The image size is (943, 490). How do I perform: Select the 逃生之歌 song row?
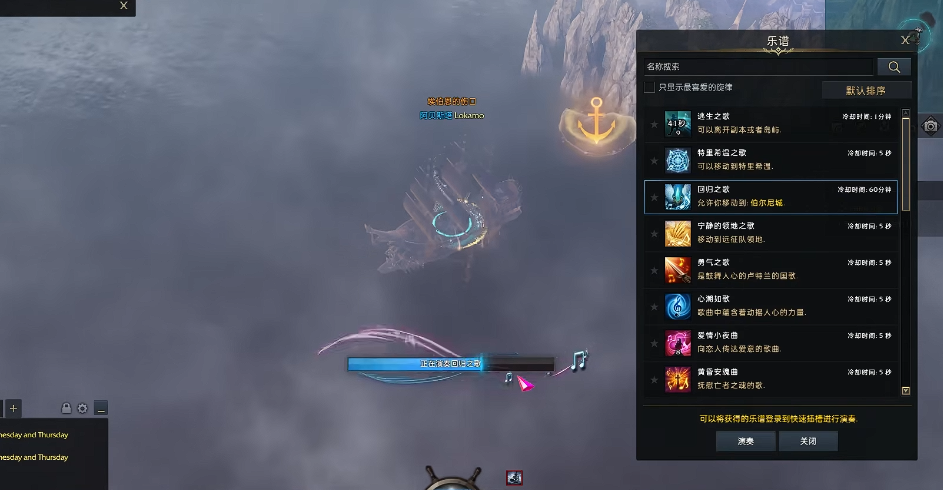point(770,124)
